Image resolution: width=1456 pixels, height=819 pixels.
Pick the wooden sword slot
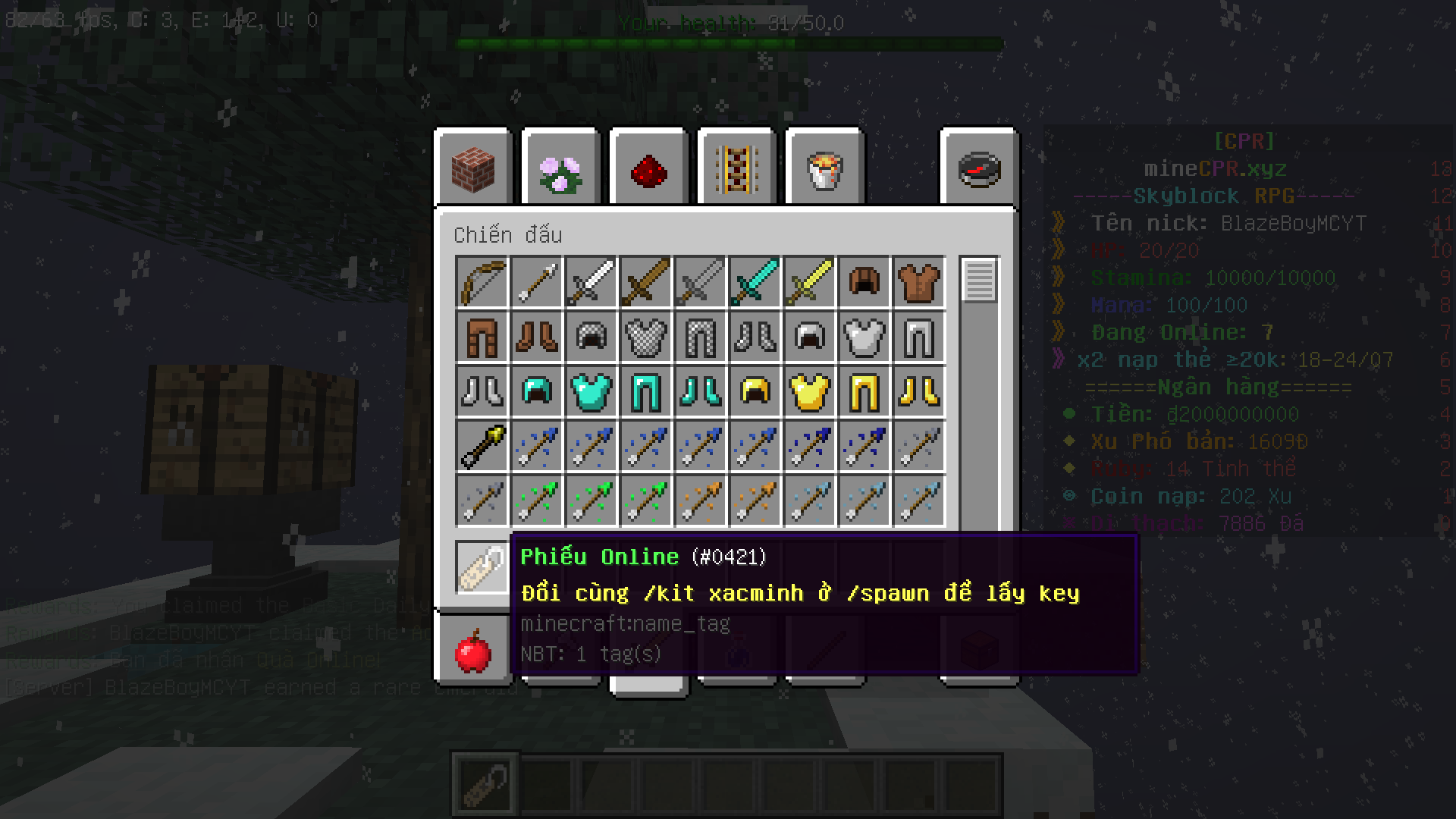point(646,282)
